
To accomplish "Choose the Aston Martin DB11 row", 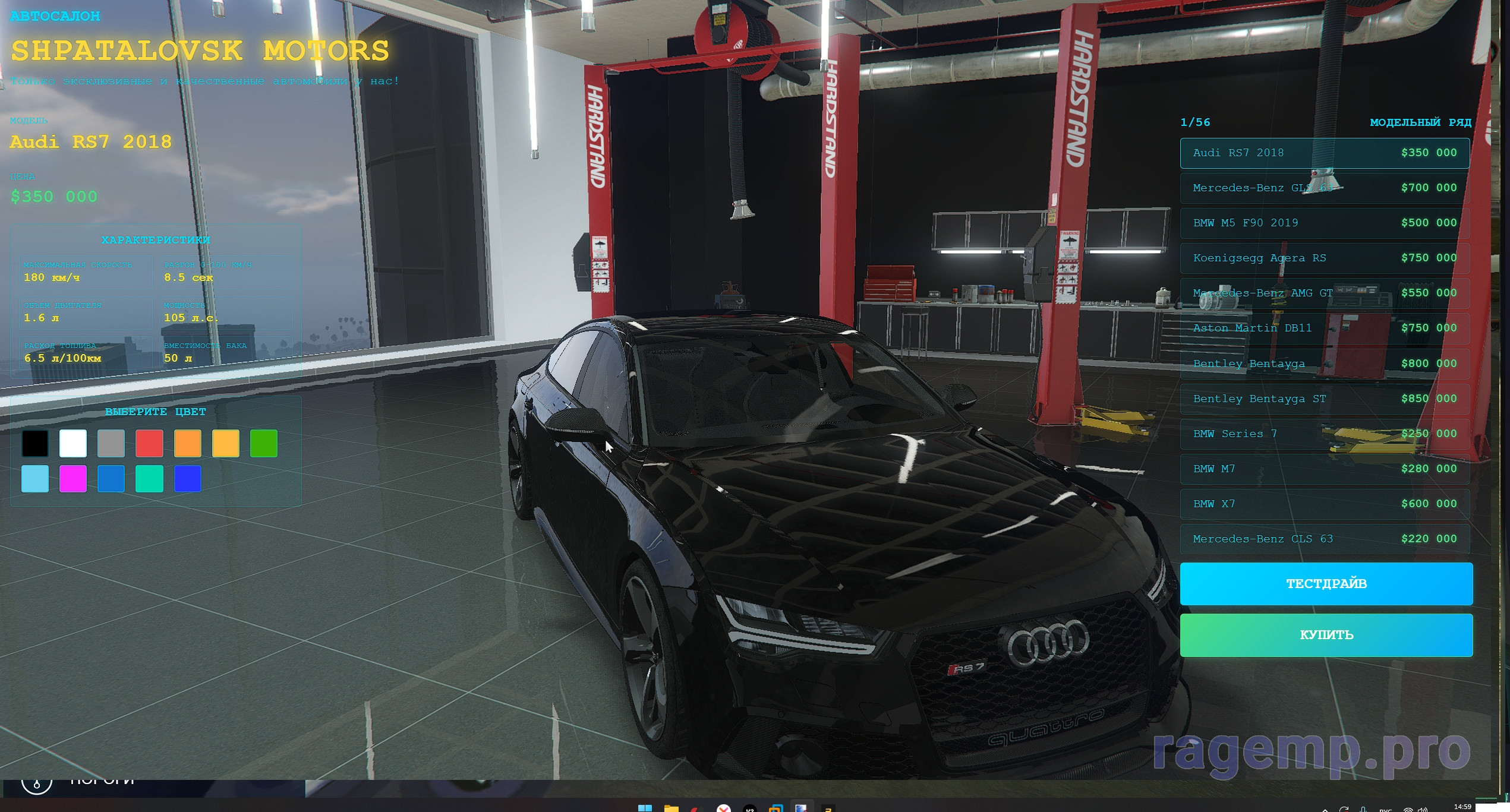I will pyautogui.click(x=1324, y=328).
